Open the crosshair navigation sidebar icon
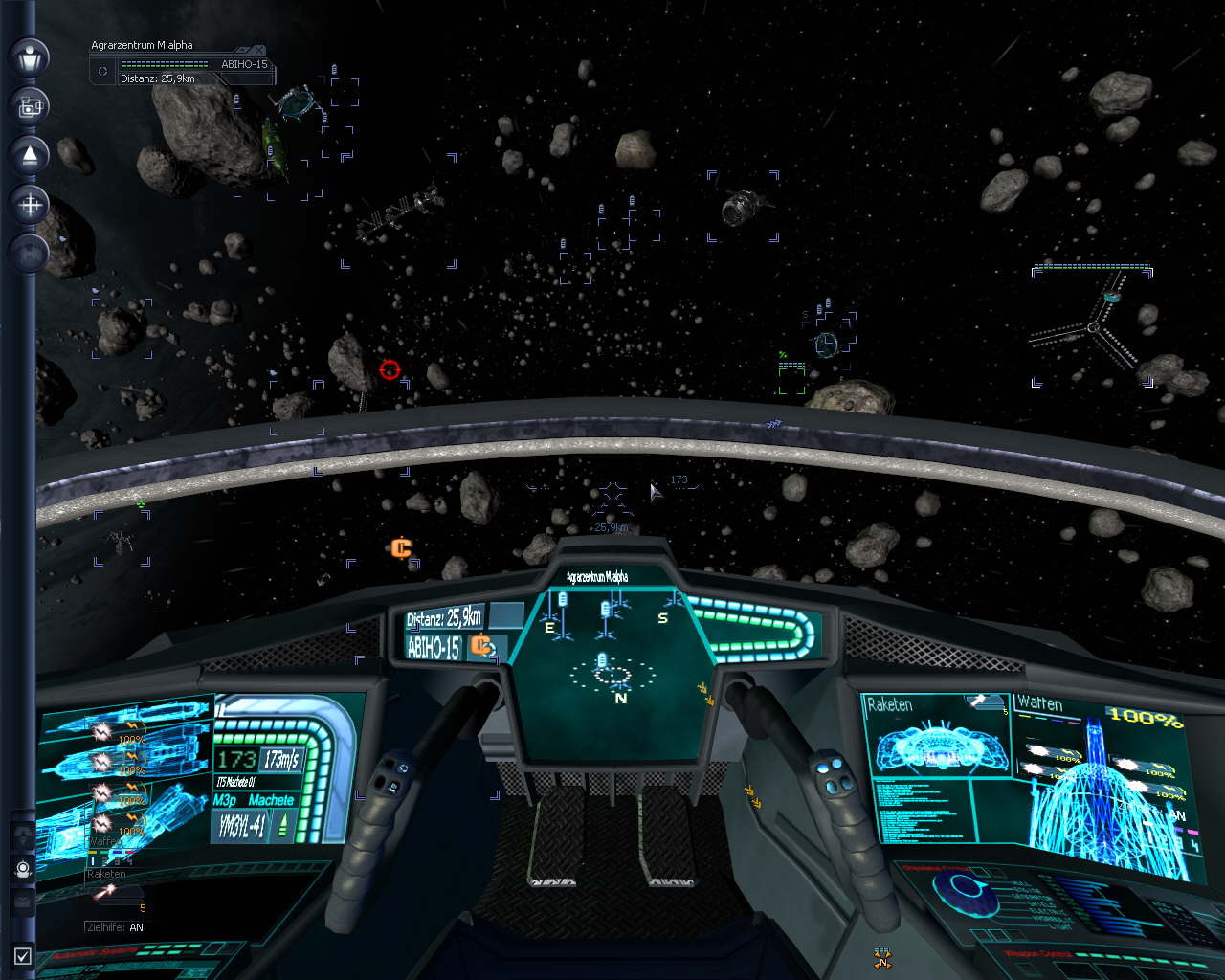The height and width of the screenshot is (980, 1225). pos(30,204)
